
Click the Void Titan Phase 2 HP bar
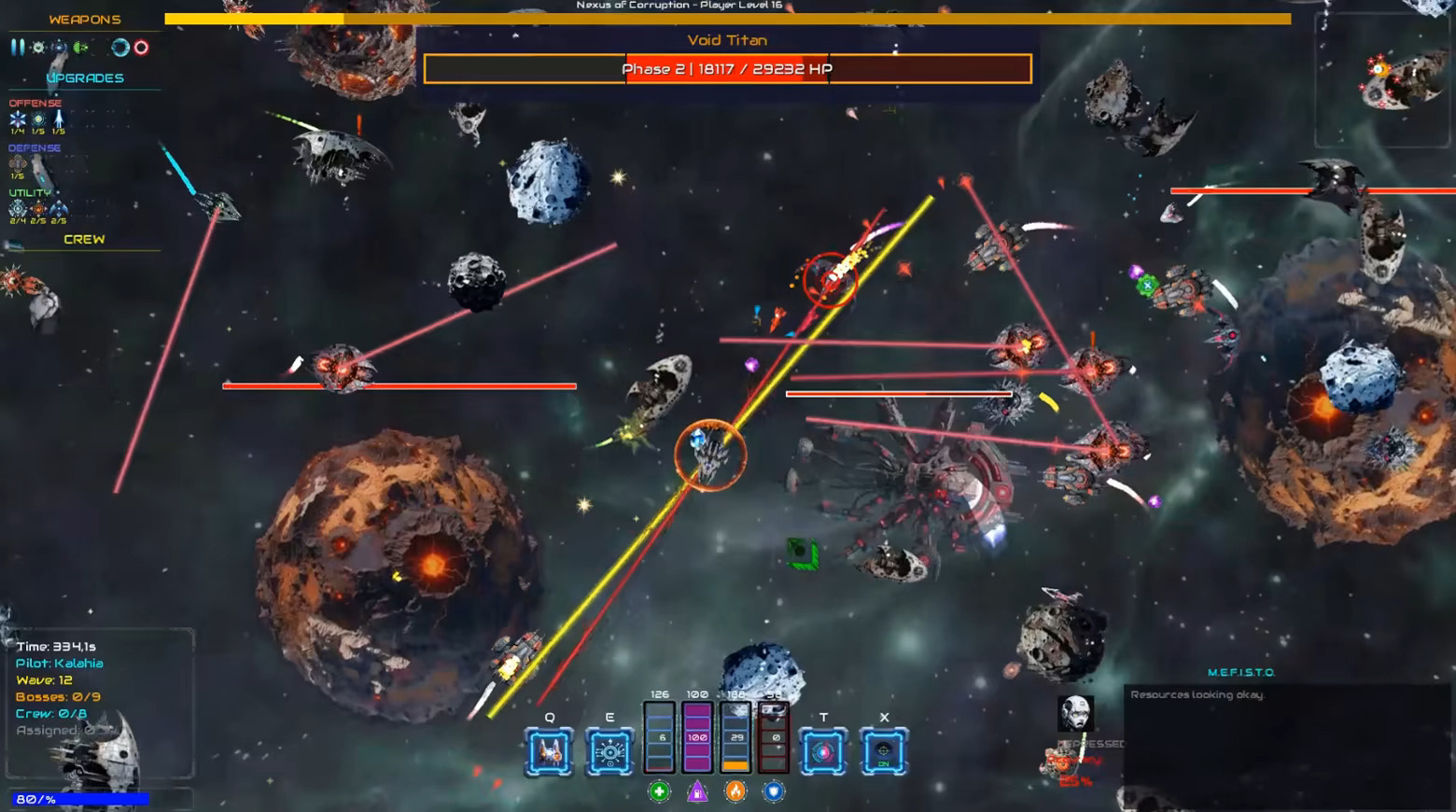pyautogui.click(x=727, y=68)
